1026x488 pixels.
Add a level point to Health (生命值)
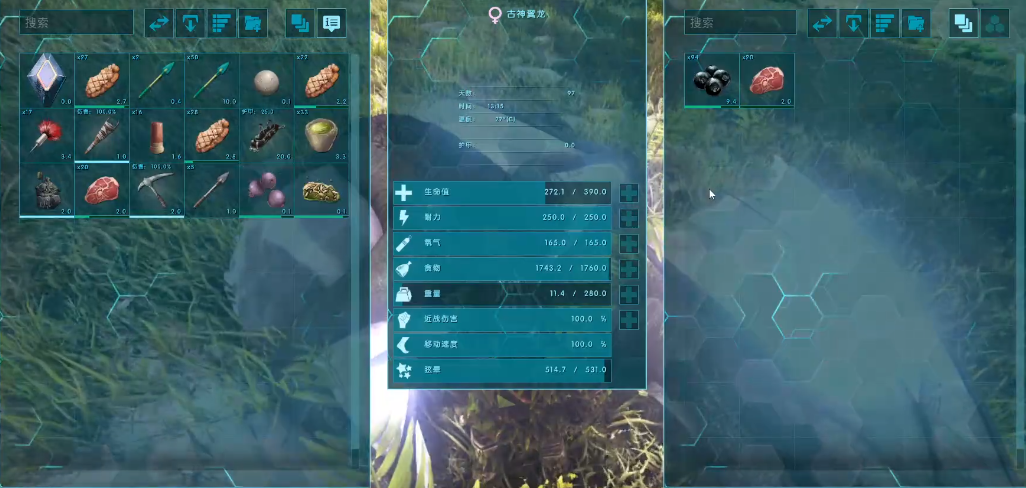[x=629, y=193]
